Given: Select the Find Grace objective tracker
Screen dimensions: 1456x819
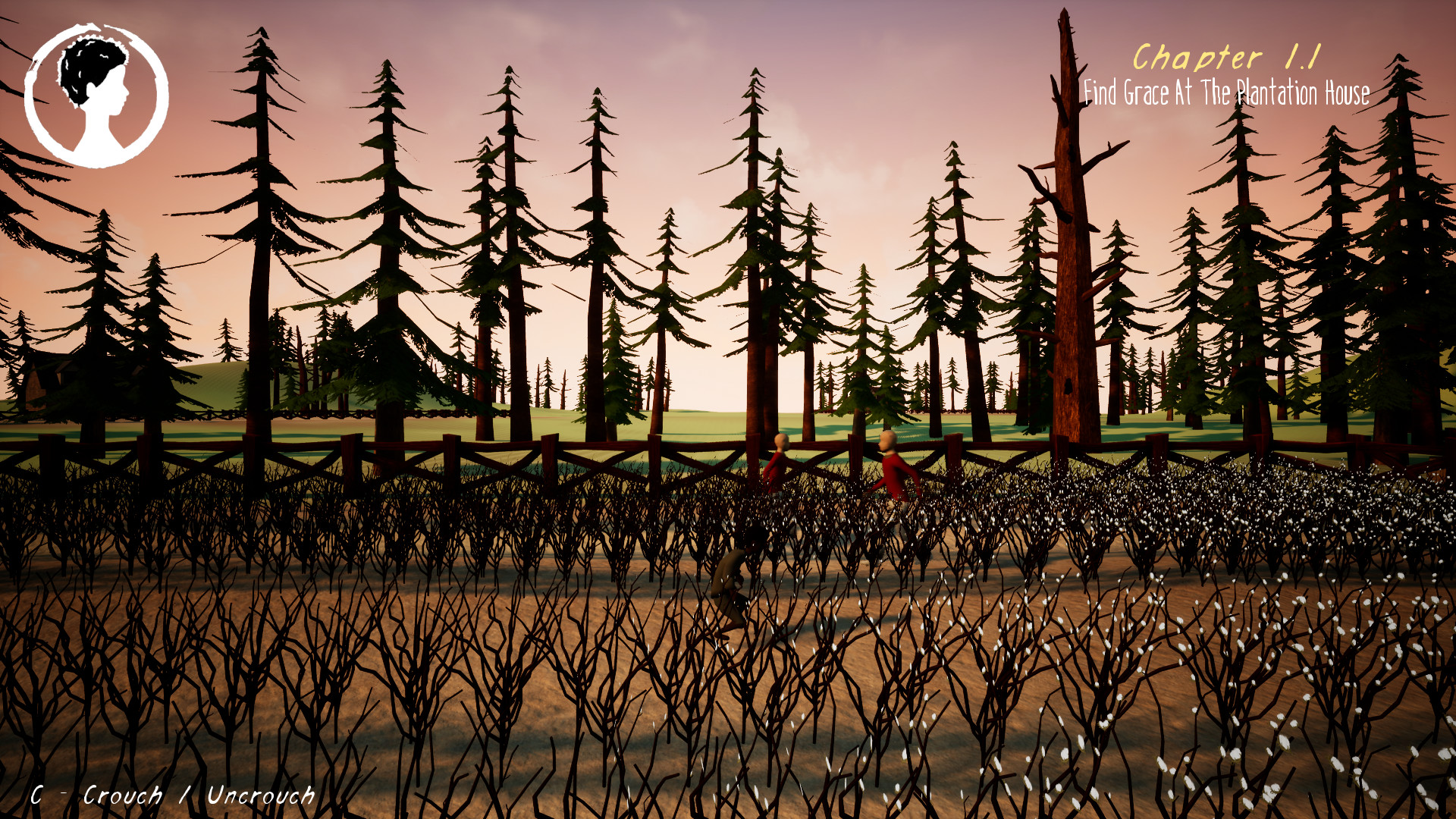Looking at the screenshot, I should [1225, 93].
